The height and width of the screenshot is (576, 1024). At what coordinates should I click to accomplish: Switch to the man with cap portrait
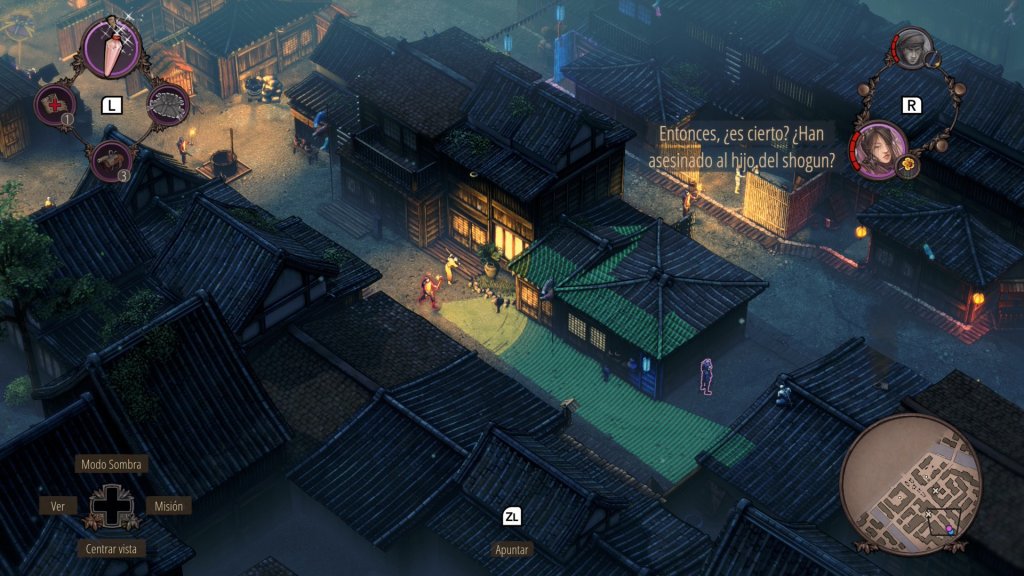912,47
